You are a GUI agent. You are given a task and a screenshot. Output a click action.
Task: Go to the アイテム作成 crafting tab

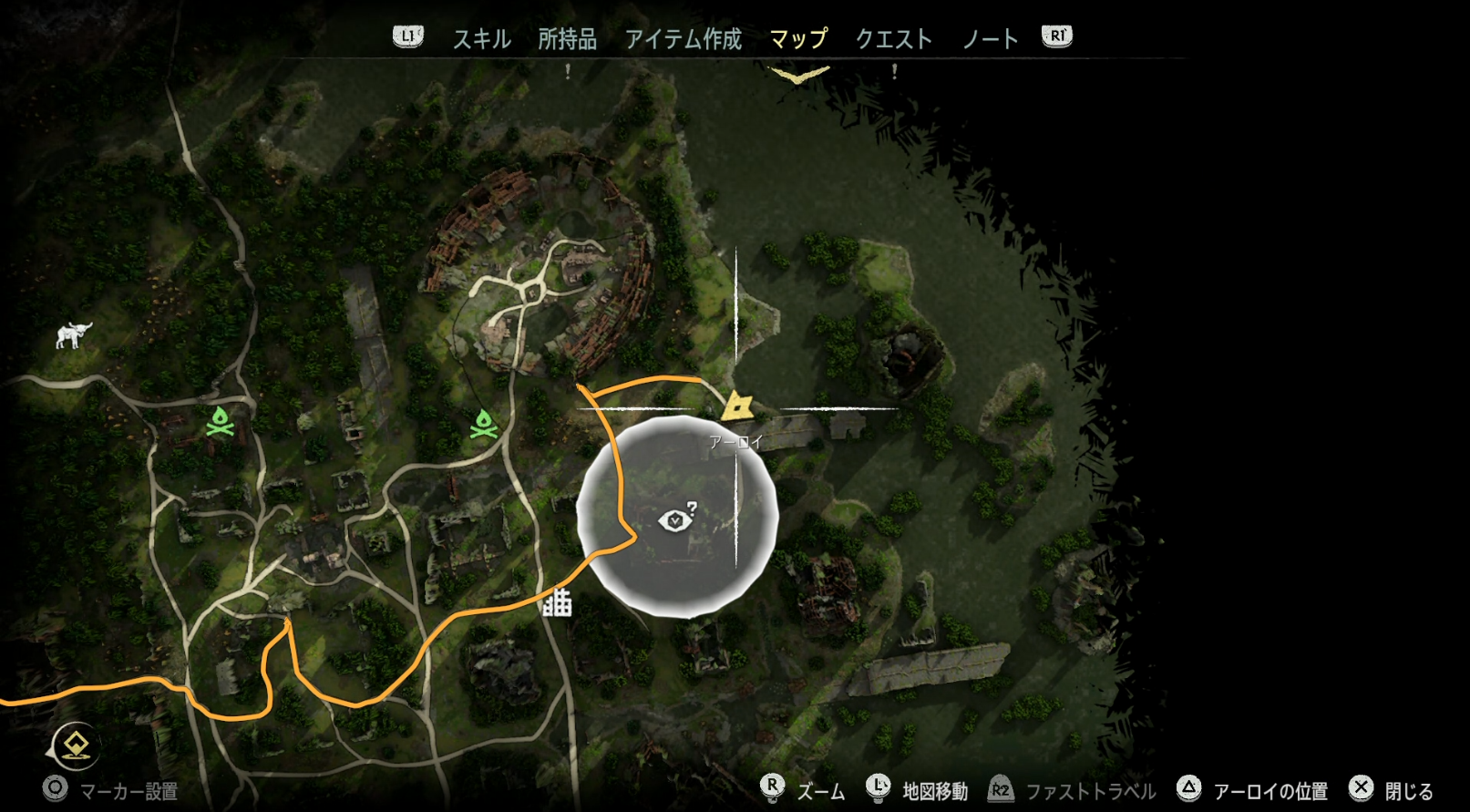click(683, 39)
